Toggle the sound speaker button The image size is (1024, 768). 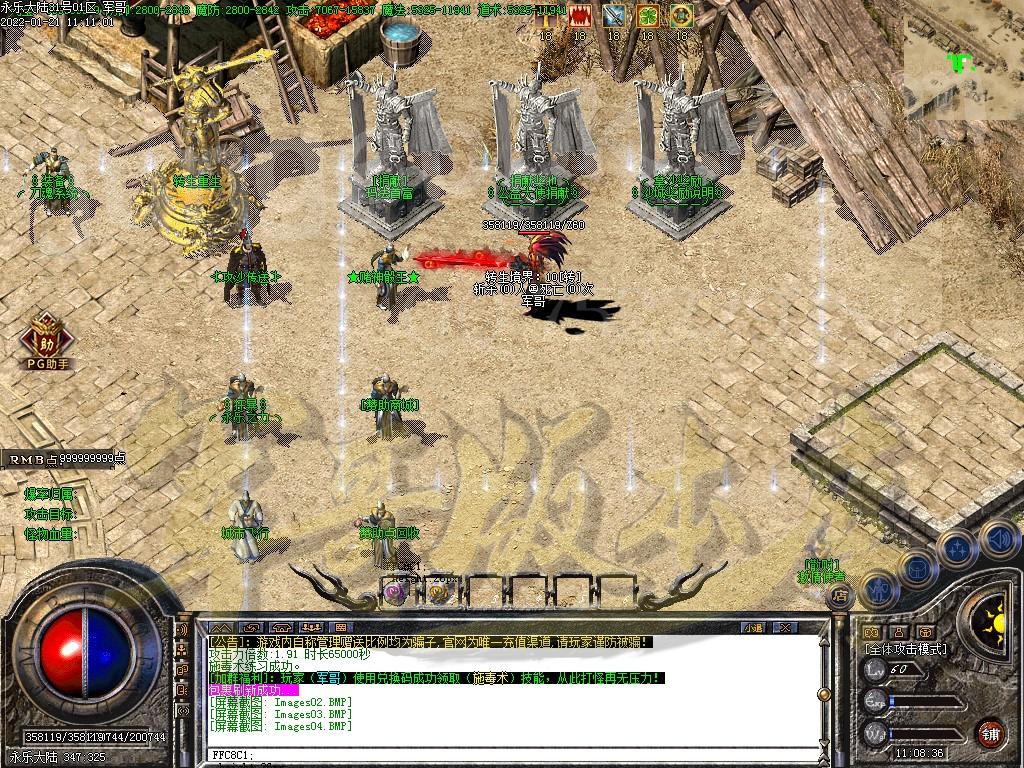pyautogui.click(x=998, y=539)
